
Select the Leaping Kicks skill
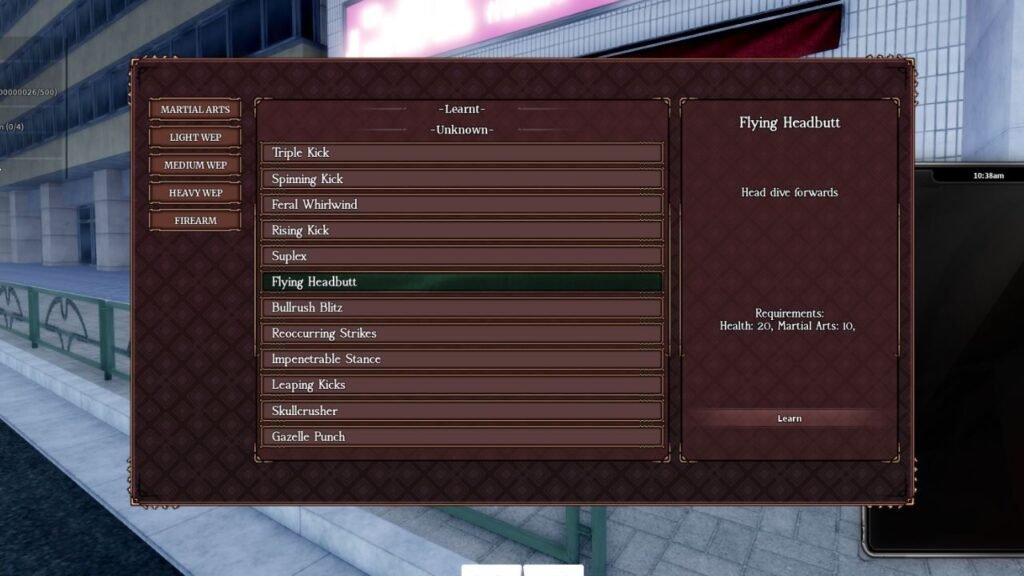click(461, 385)
